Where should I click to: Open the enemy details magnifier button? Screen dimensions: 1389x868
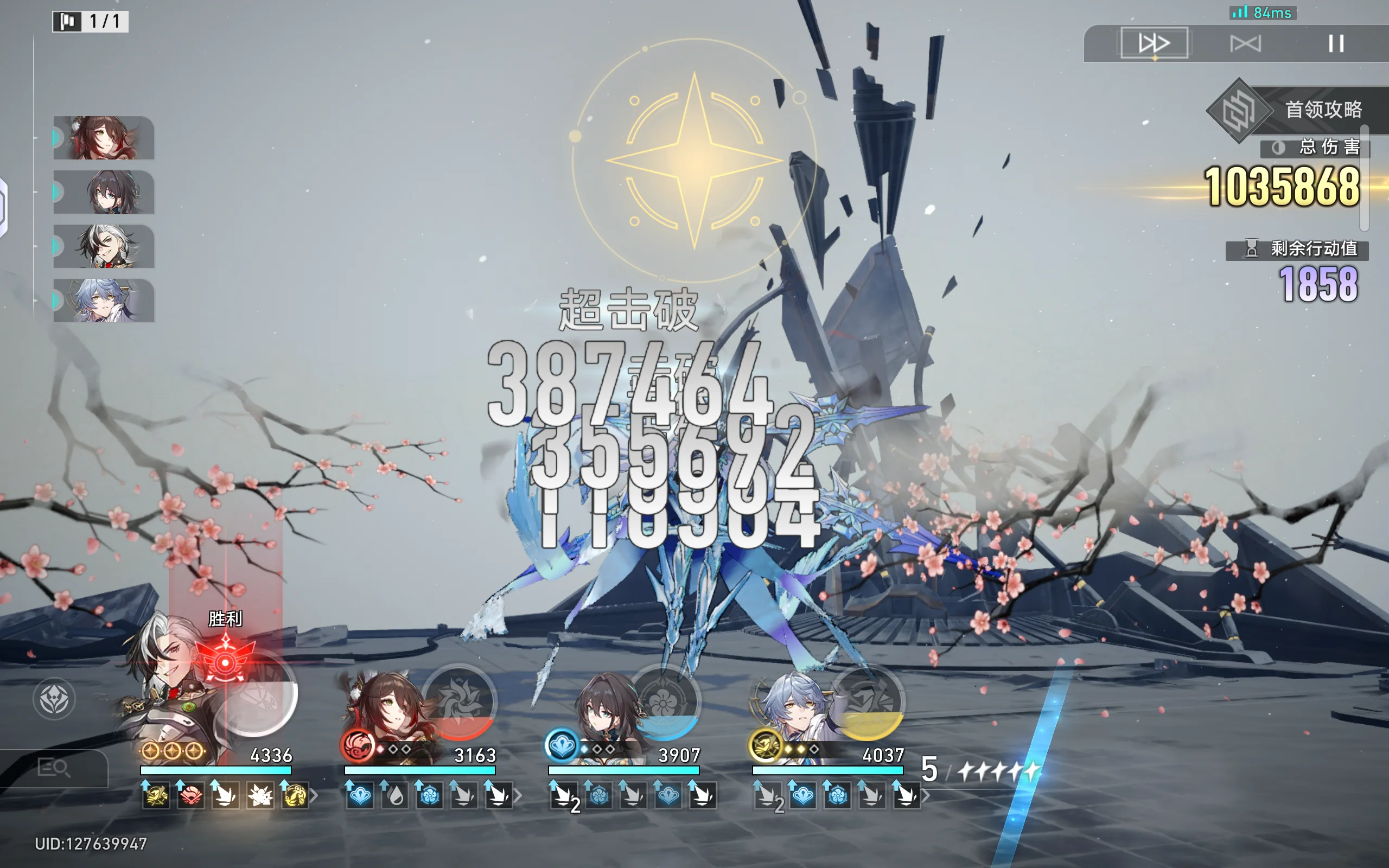[53, 768]
